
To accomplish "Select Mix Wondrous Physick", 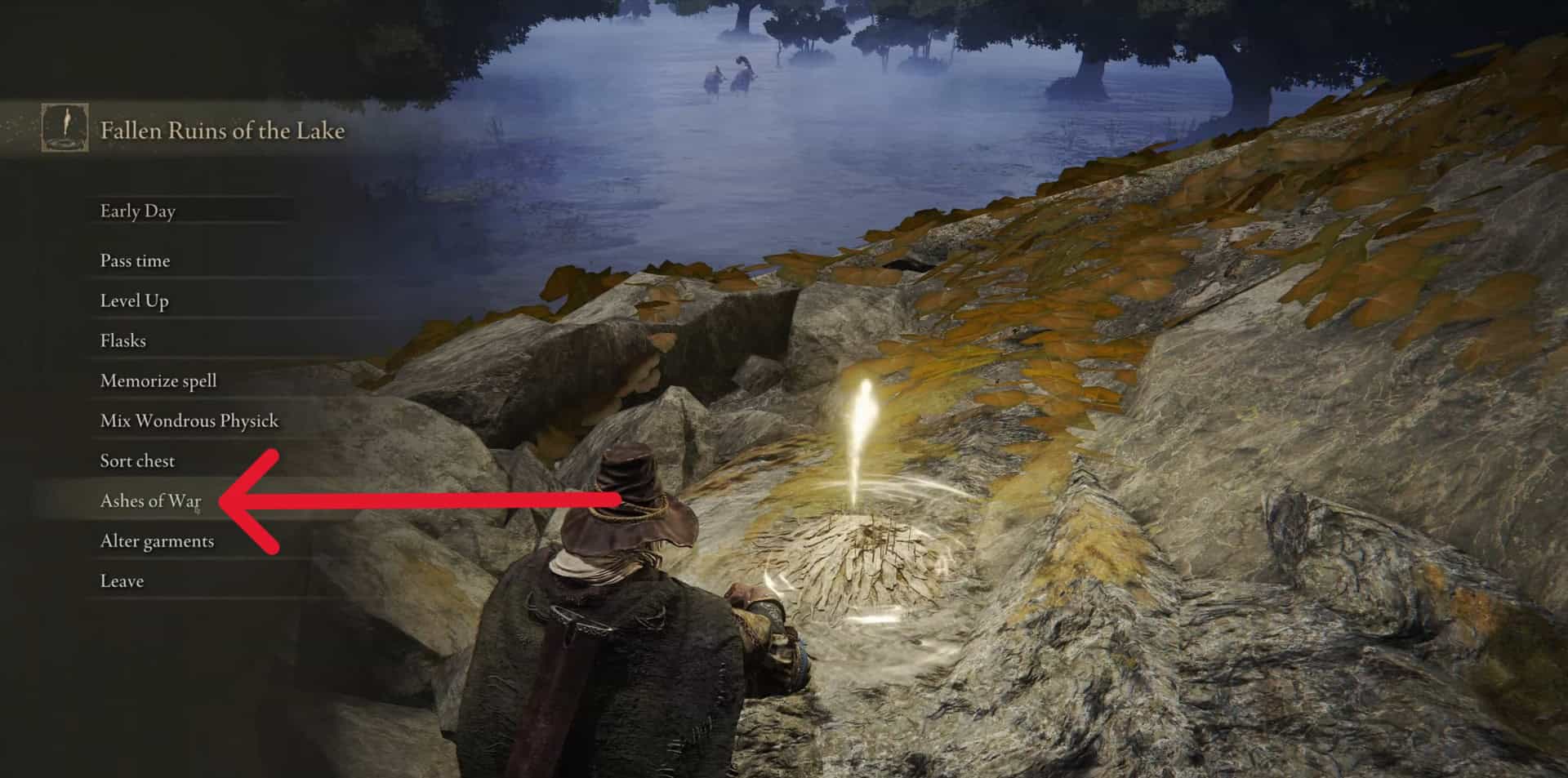I will pos(189,420).
